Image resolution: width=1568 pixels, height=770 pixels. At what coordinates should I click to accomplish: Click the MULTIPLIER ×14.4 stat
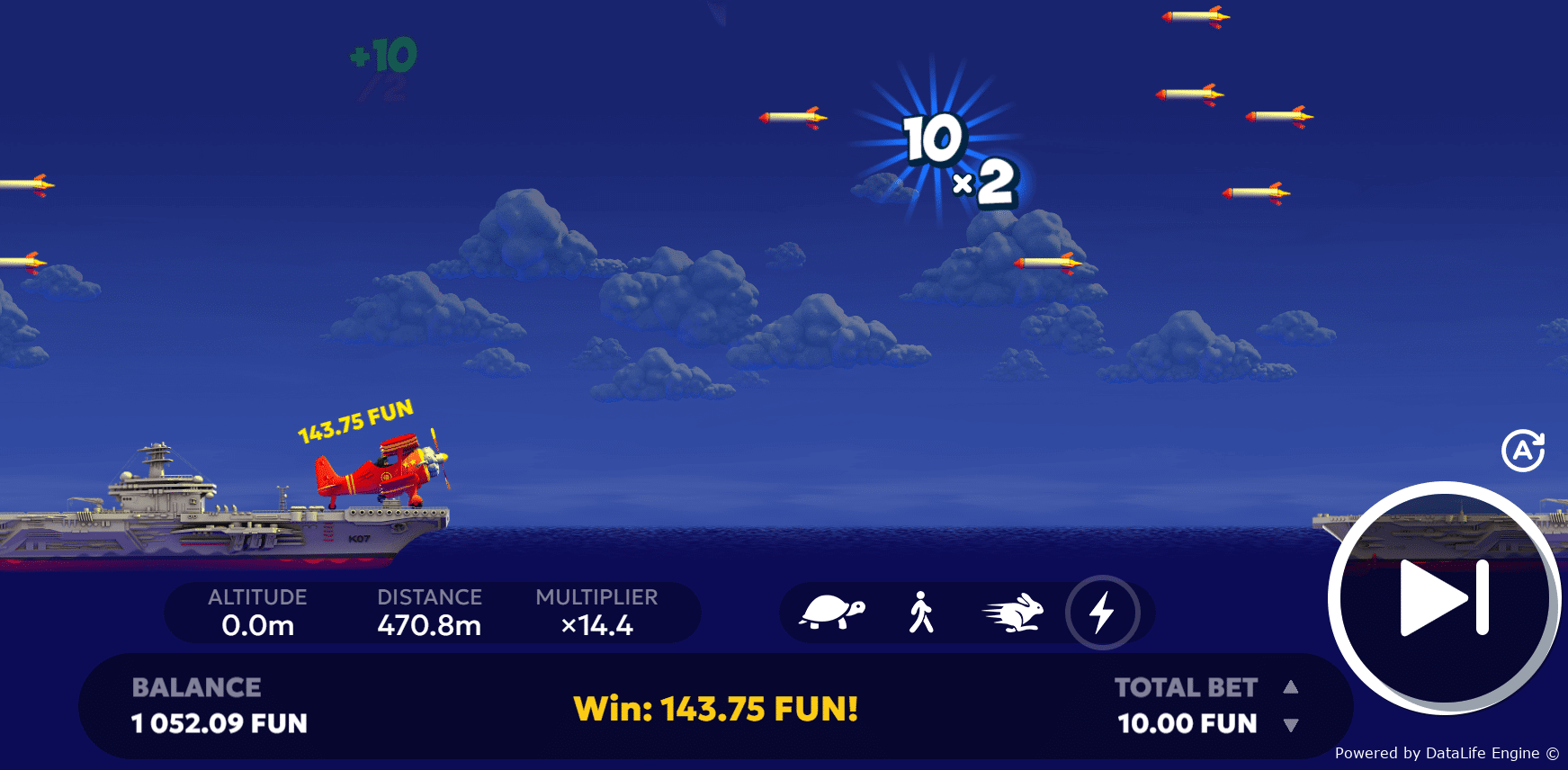(596, 613)
